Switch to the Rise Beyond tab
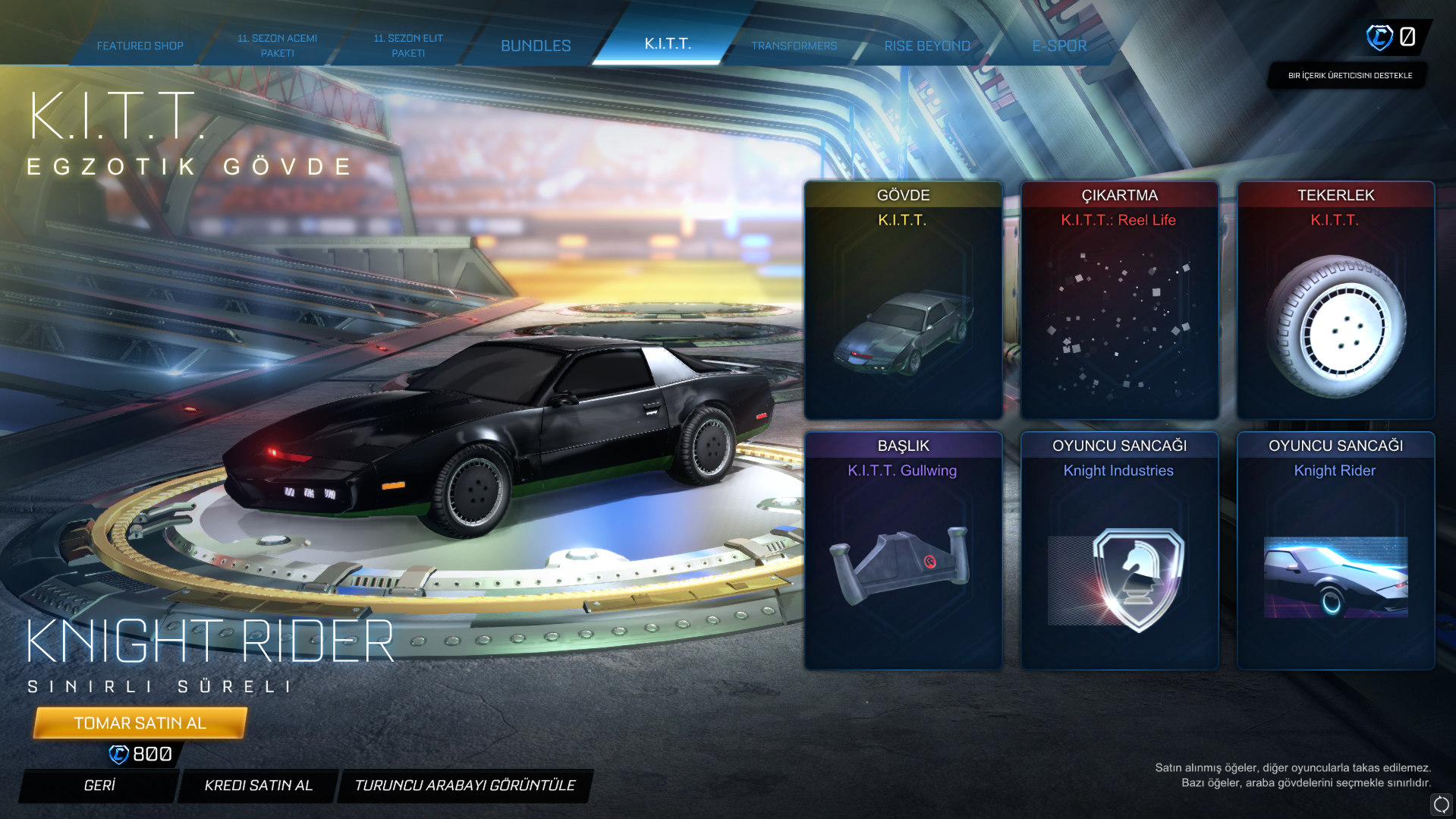 [926, 46]
